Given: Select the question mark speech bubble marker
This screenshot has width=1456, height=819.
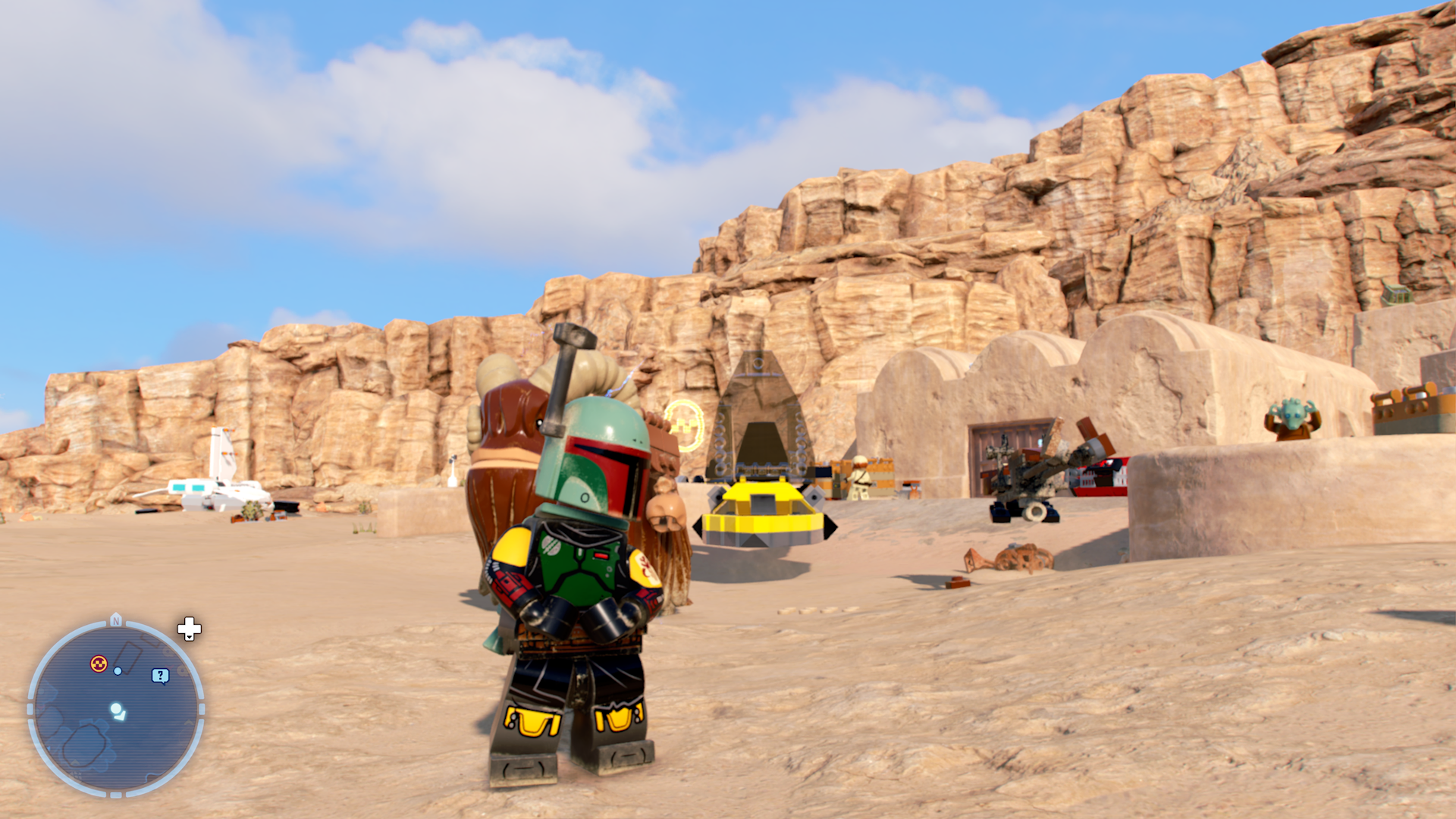Looking at the screenshot, I should (x=160, y=676).
